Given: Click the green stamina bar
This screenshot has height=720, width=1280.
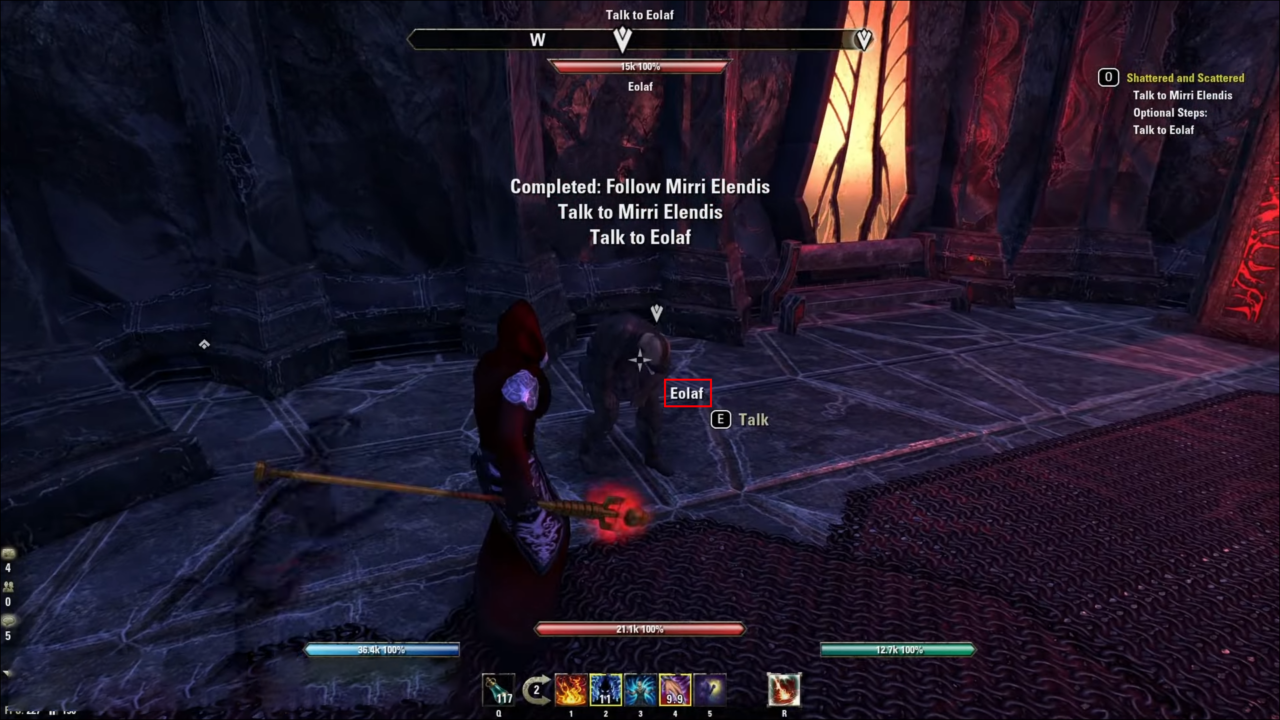Looking at the screenshot, I should coord(898,649).
